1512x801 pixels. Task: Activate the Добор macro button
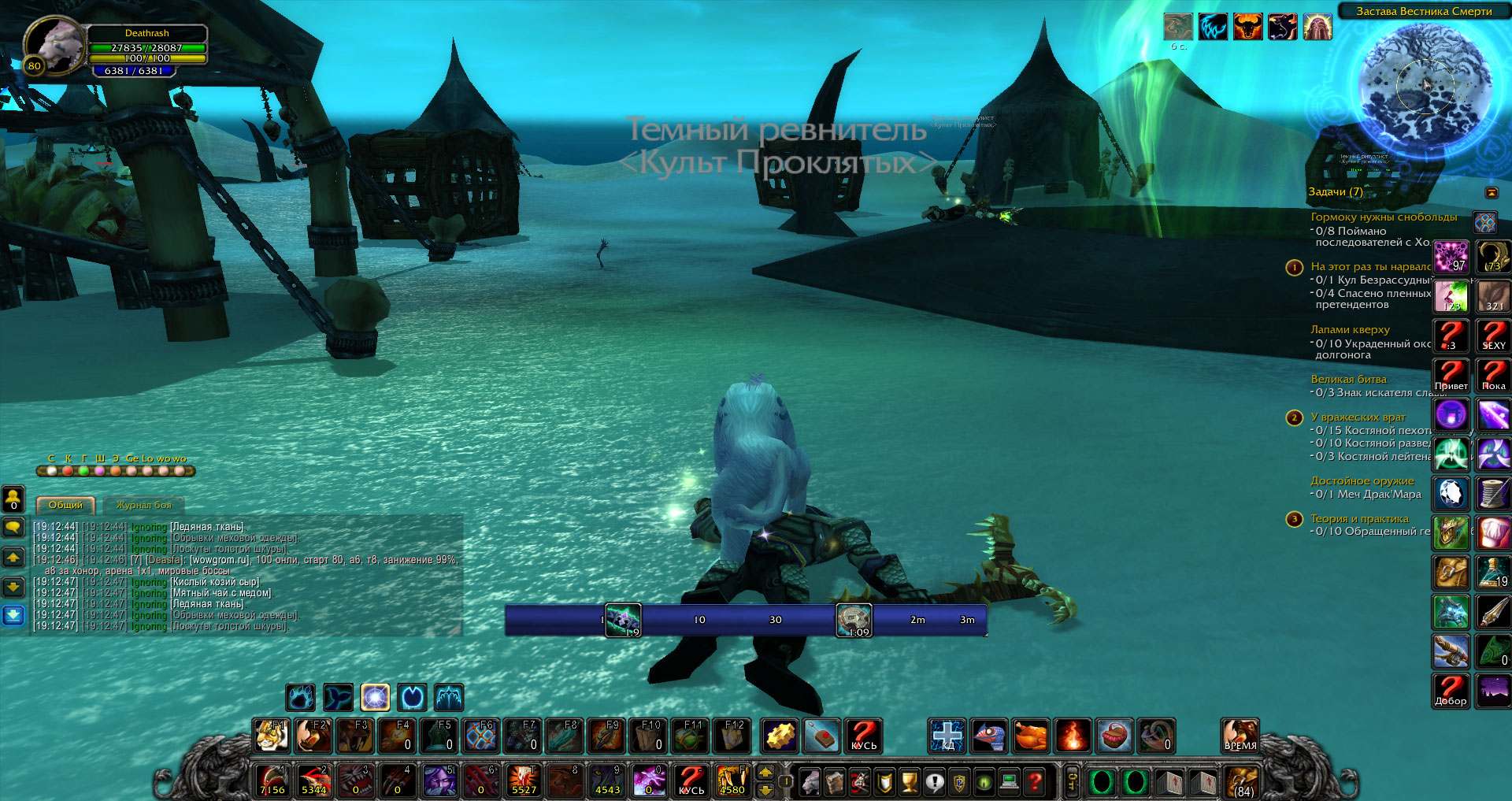pos(1451,691)
